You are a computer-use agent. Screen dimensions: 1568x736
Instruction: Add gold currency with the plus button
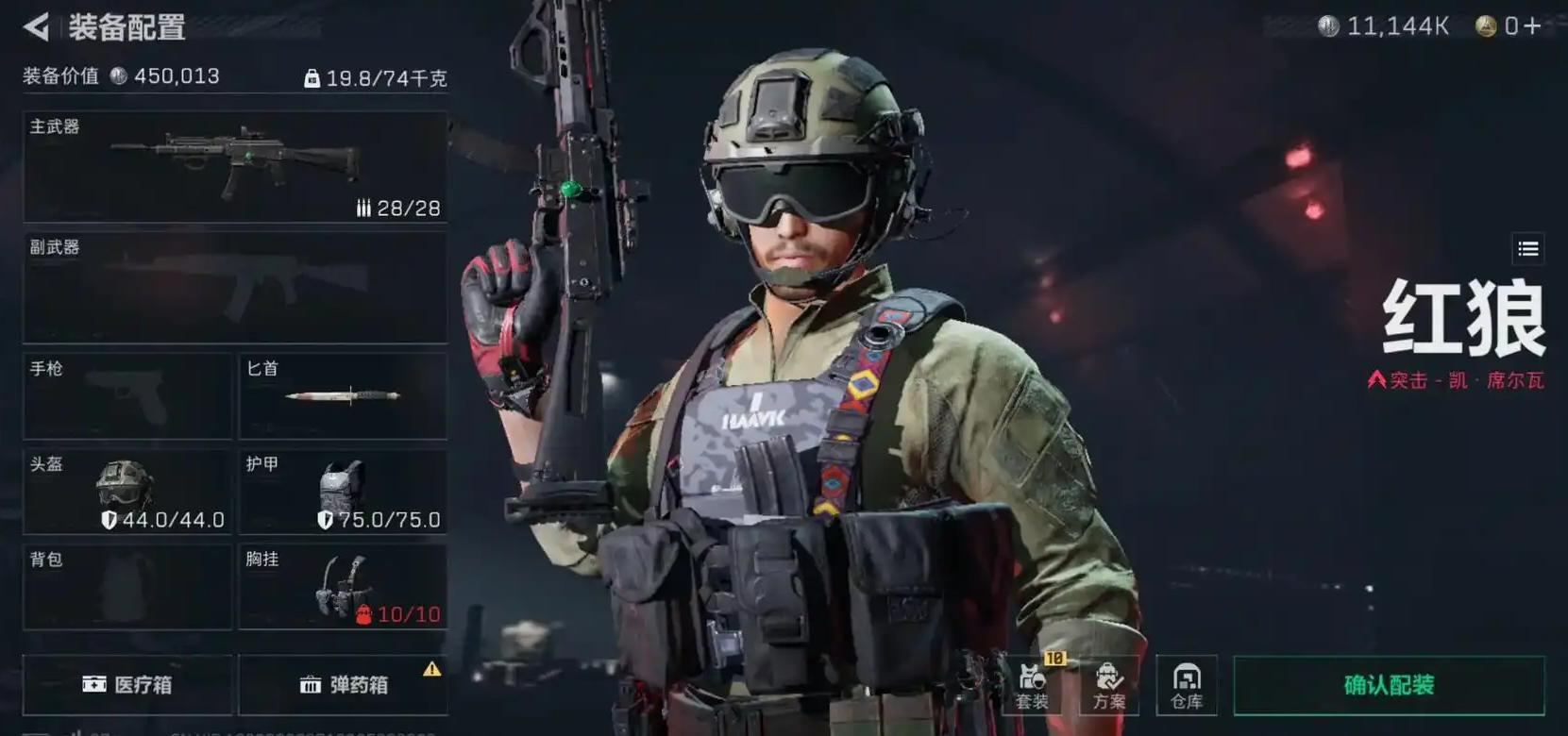click(x=1532, y=26)
